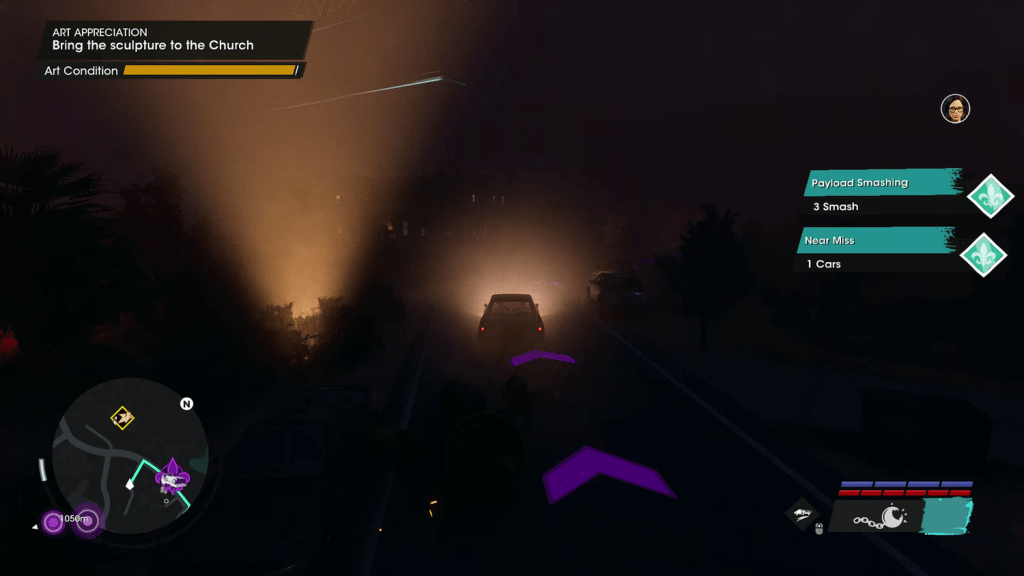Viewport: 1024px width, 576px height.
Task: Click the purple fleur-de-lis marker on minimap
Action: point(174,476)
